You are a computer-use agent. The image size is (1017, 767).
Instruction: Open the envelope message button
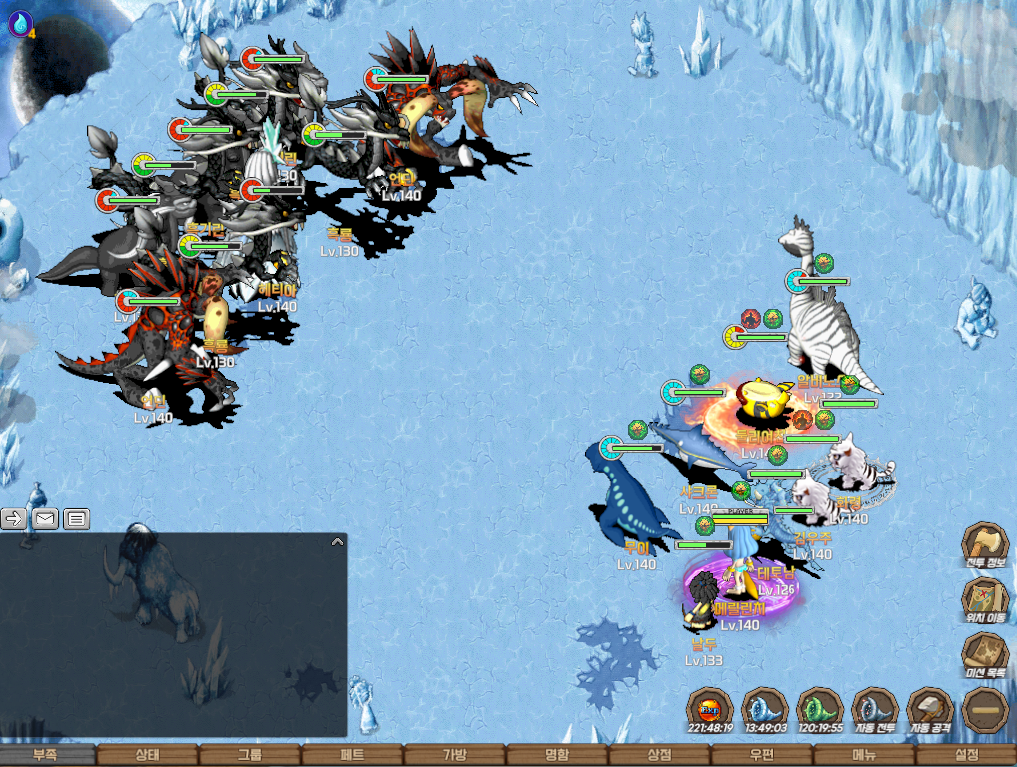[x=45, y=518]
